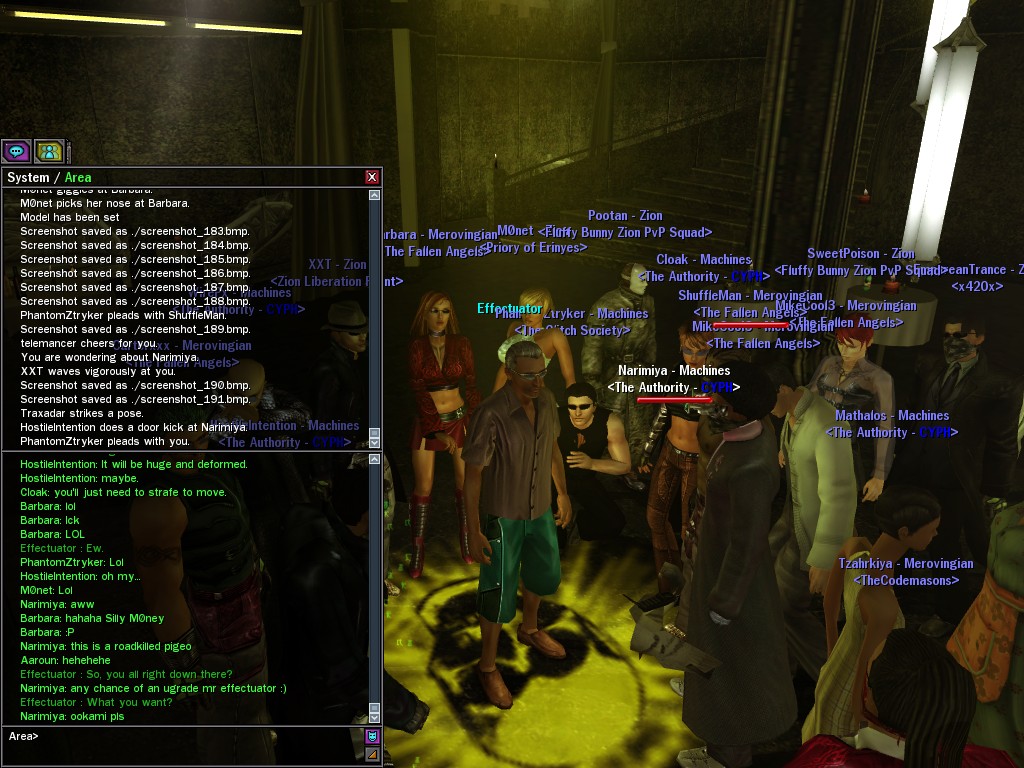Click the orange triangle chat resize button

click(x=372, y=754)
